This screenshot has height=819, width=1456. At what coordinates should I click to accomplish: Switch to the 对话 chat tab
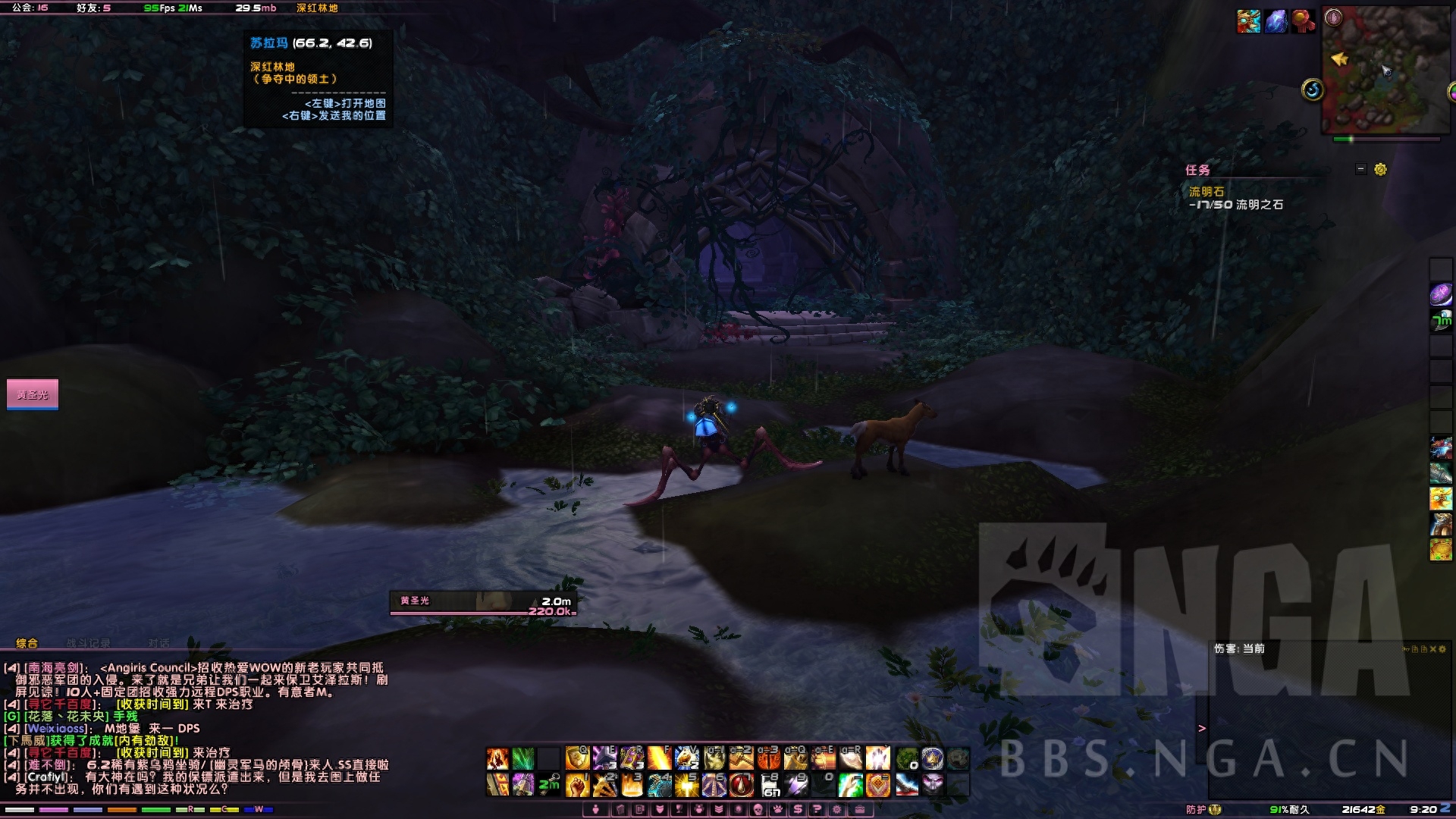pos(158,643)
